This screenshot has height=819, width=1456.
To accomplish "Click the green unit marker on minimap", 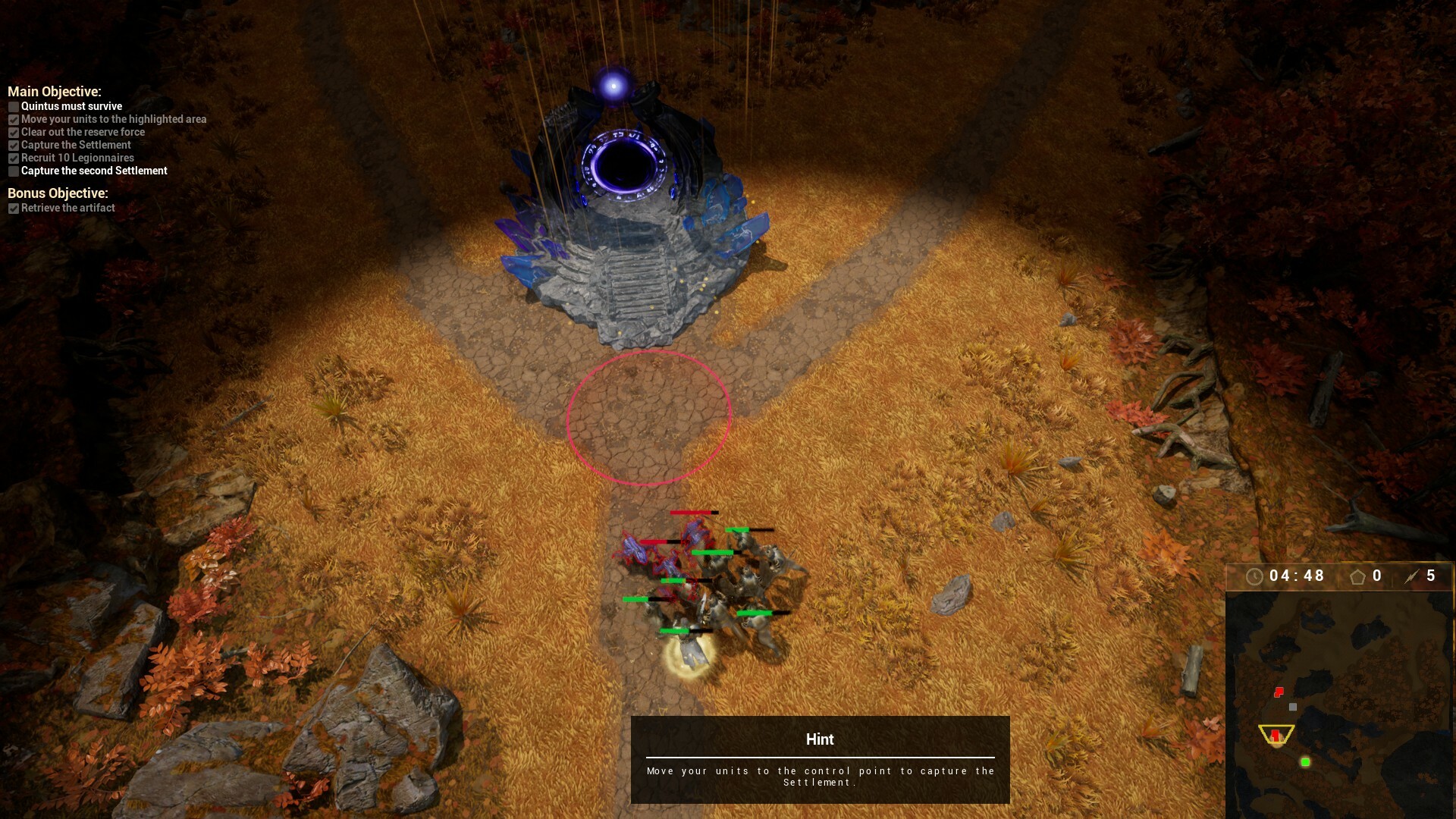I will coord(1305,761).
